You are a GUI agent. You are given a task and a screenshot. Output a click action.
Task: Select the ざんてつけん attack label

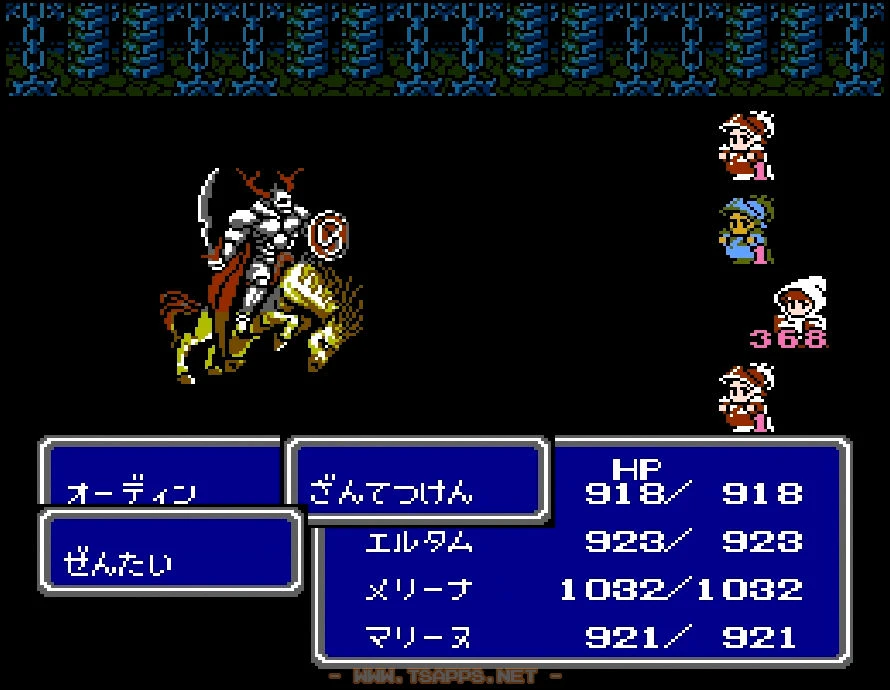(391, 491)
